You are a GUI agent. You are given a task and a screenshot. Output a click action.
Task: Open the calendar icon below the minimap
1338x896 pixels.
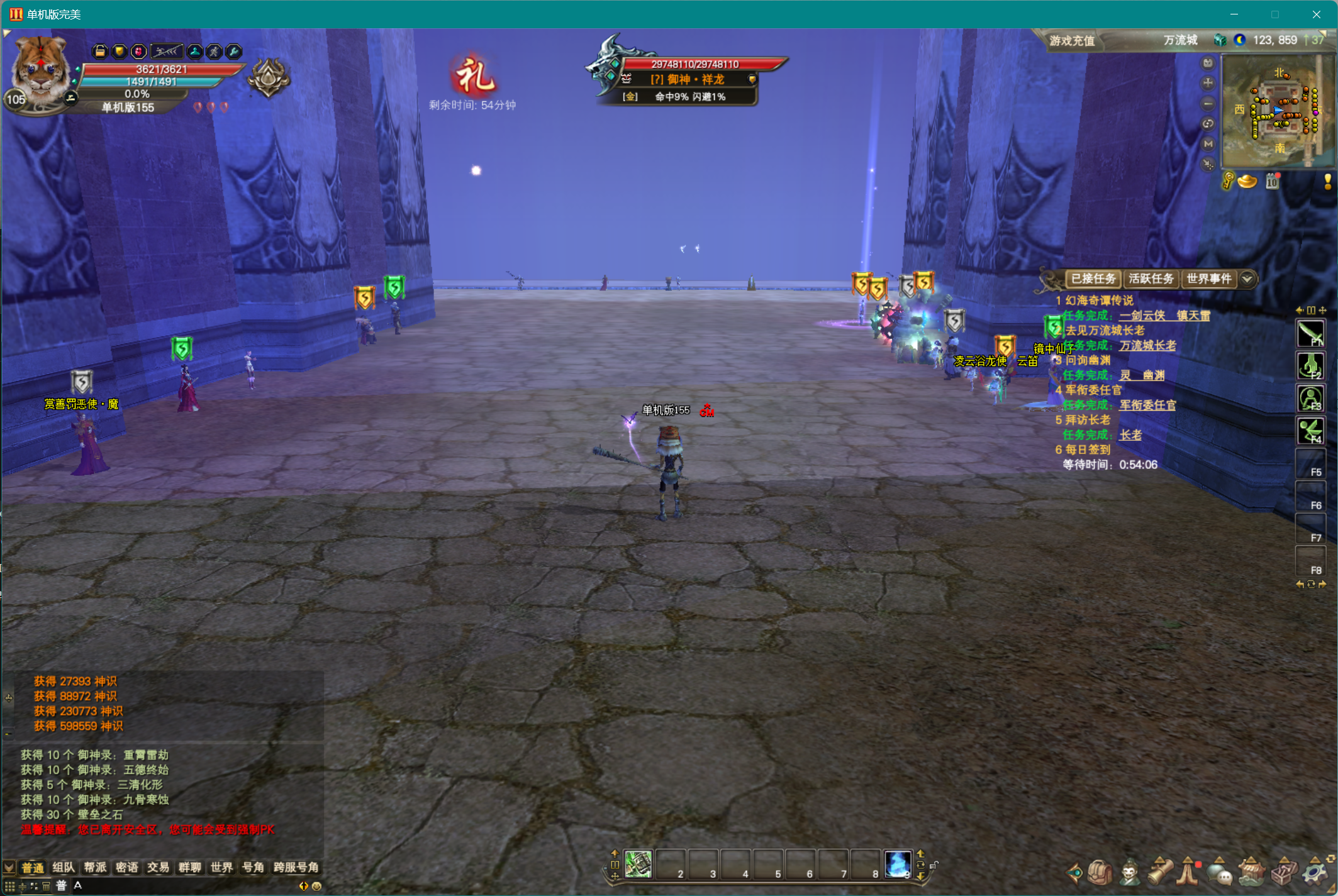coord(1272,182)
